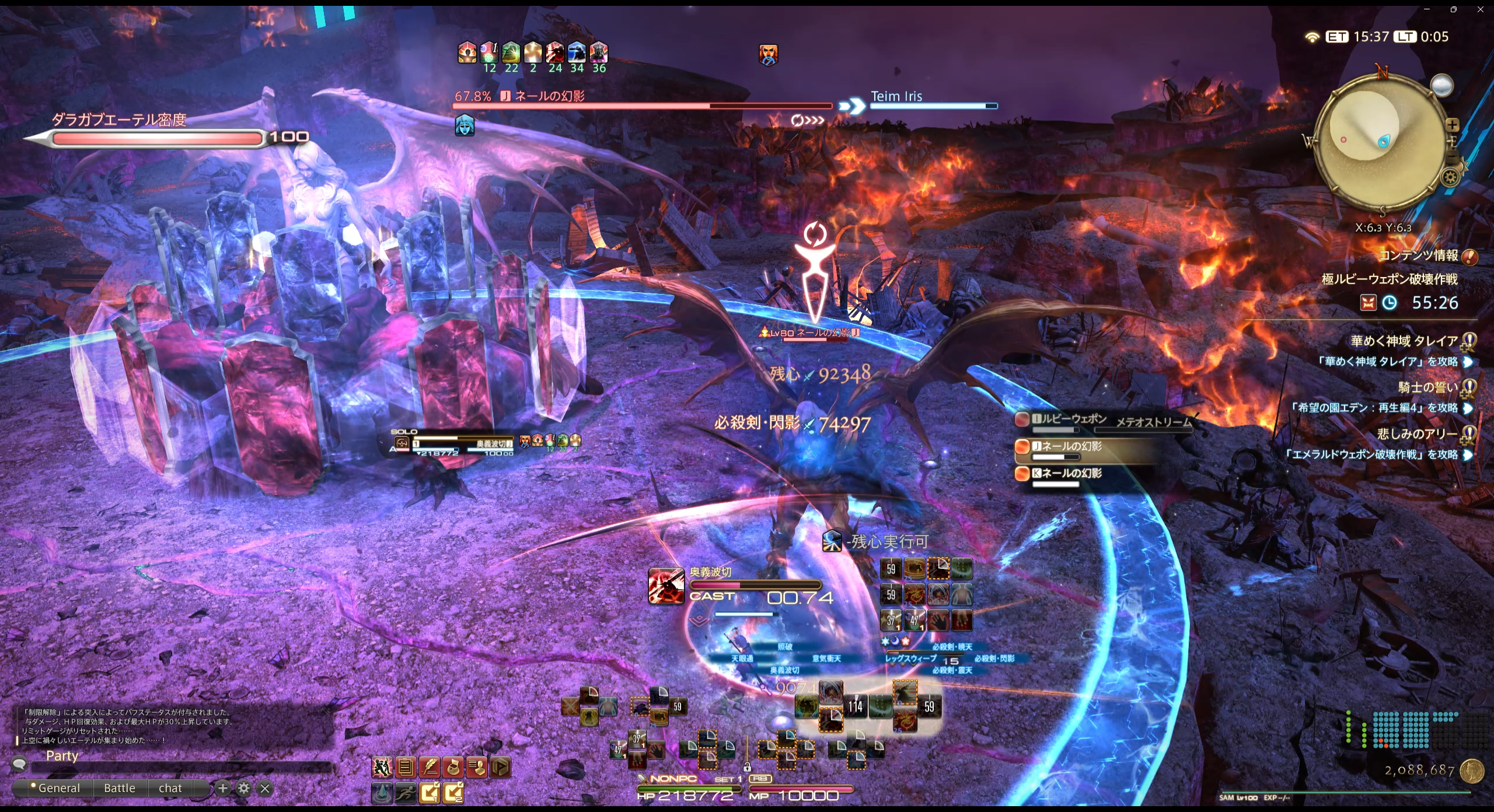Open the Battle chat tab

[120, 788]
